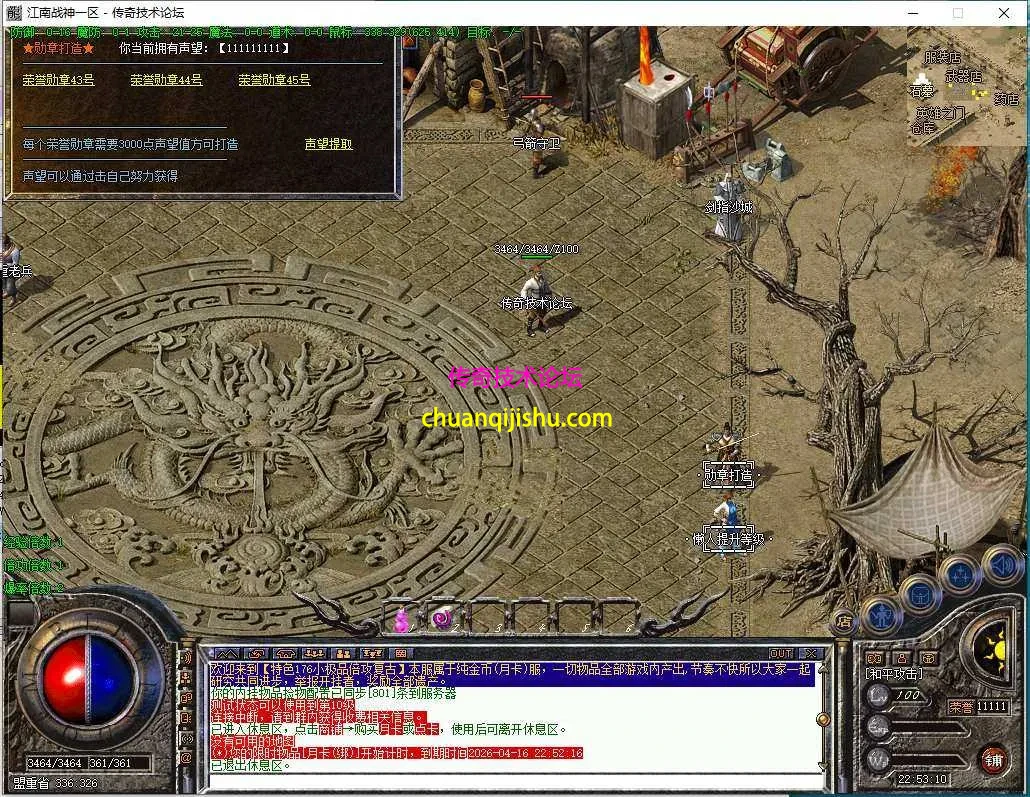1030x797 pixels.
Task: Close the game window
Action: tap(1004, 13)
